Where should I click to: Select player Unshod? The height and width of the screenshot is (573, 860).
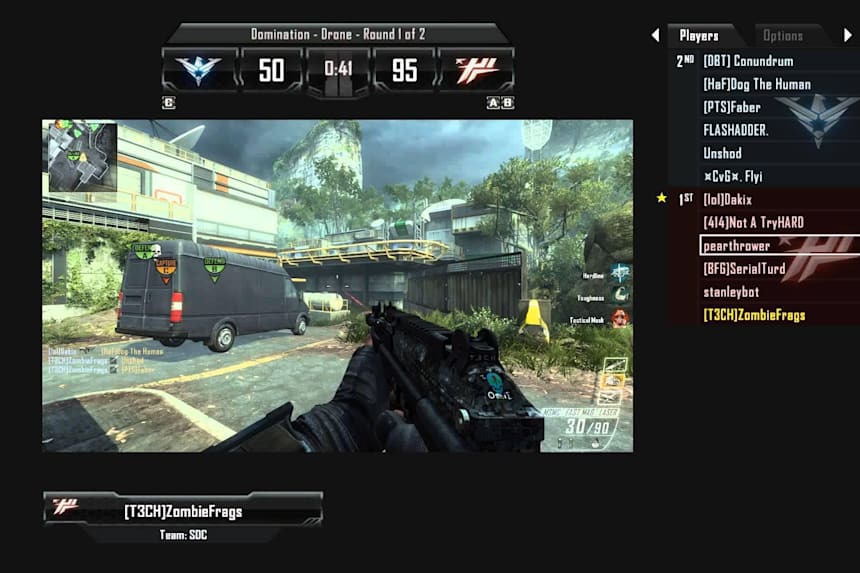point(722,153)
